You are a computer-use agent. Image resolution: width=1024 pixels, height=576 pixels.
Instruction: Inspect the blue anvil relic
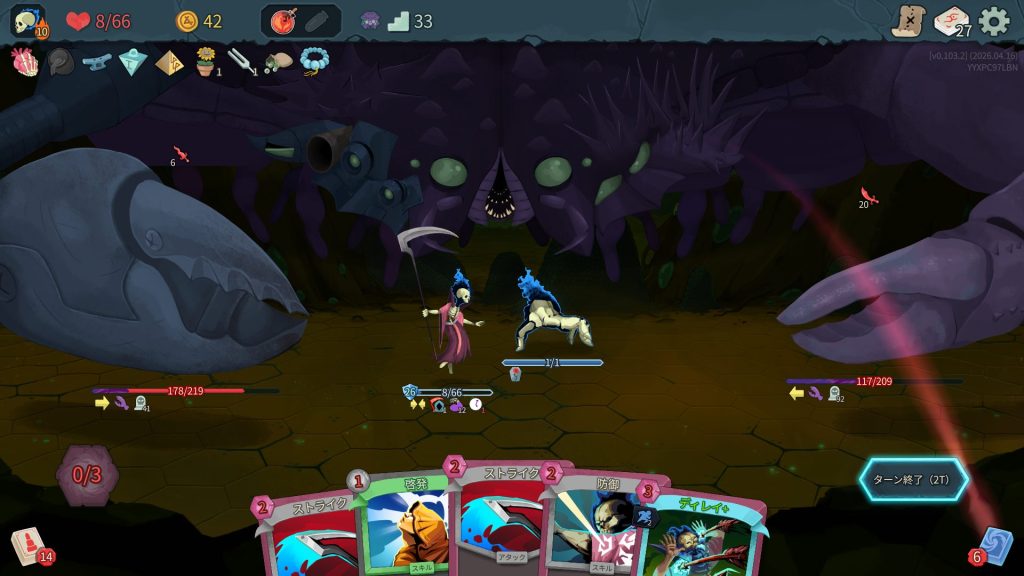(x=97, y=62)
